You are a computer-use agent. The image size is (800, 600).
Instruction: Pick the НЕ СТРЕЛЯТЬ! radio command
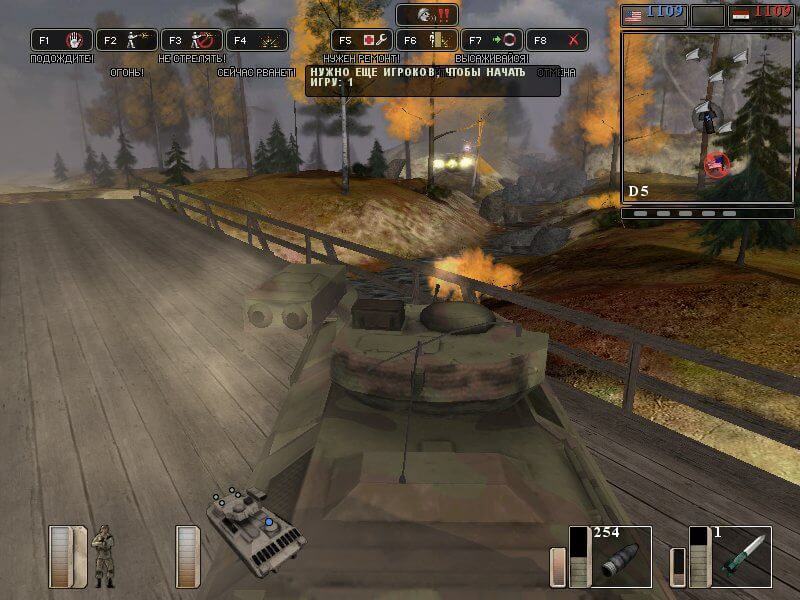192,41
